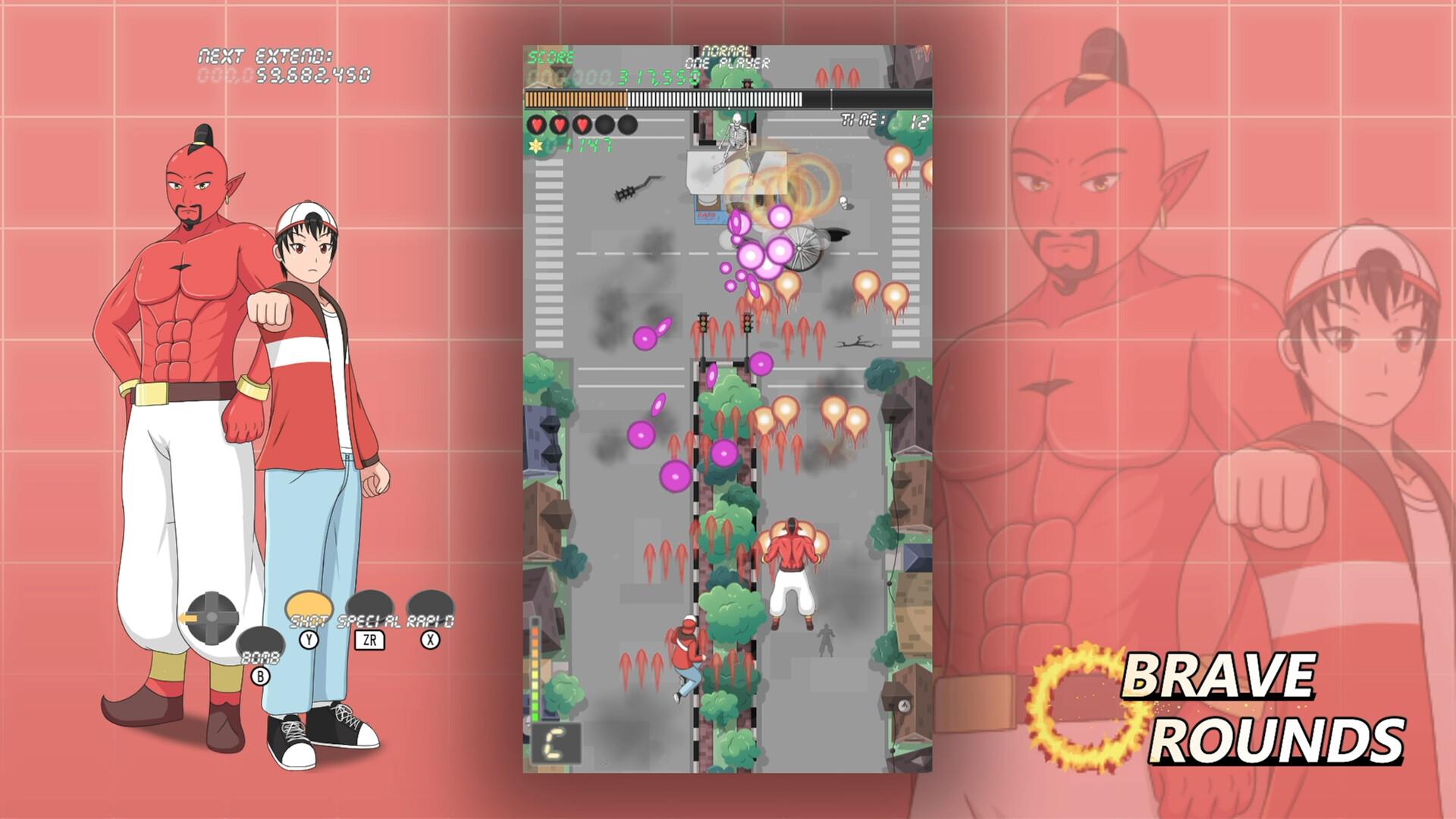Click the D-pad movement icon
The image size is (1456, 819).
[x=212, y=617]
